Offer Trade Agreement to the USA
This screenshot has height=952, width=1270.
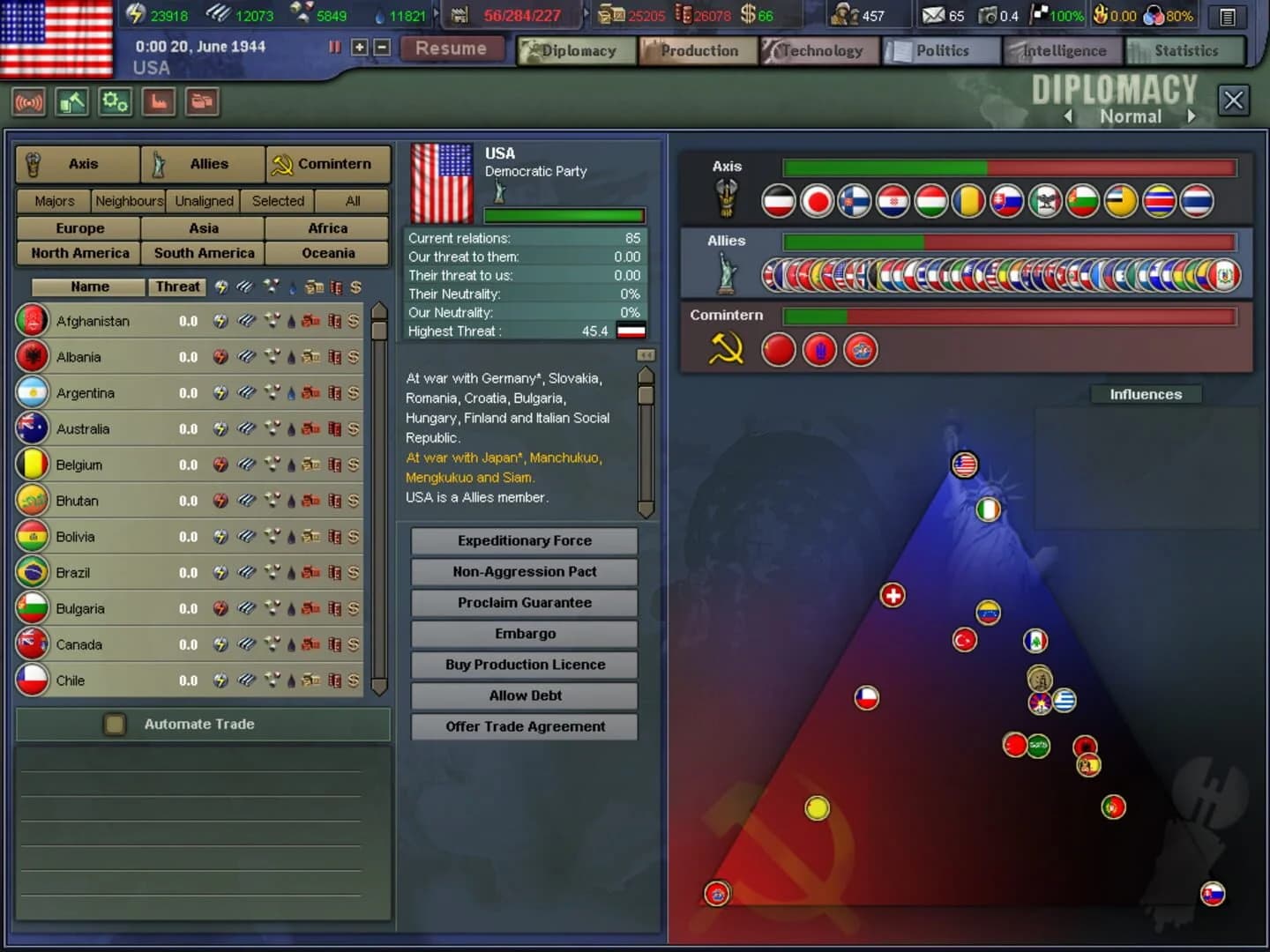pyautogui.click(x=524, y=726)
